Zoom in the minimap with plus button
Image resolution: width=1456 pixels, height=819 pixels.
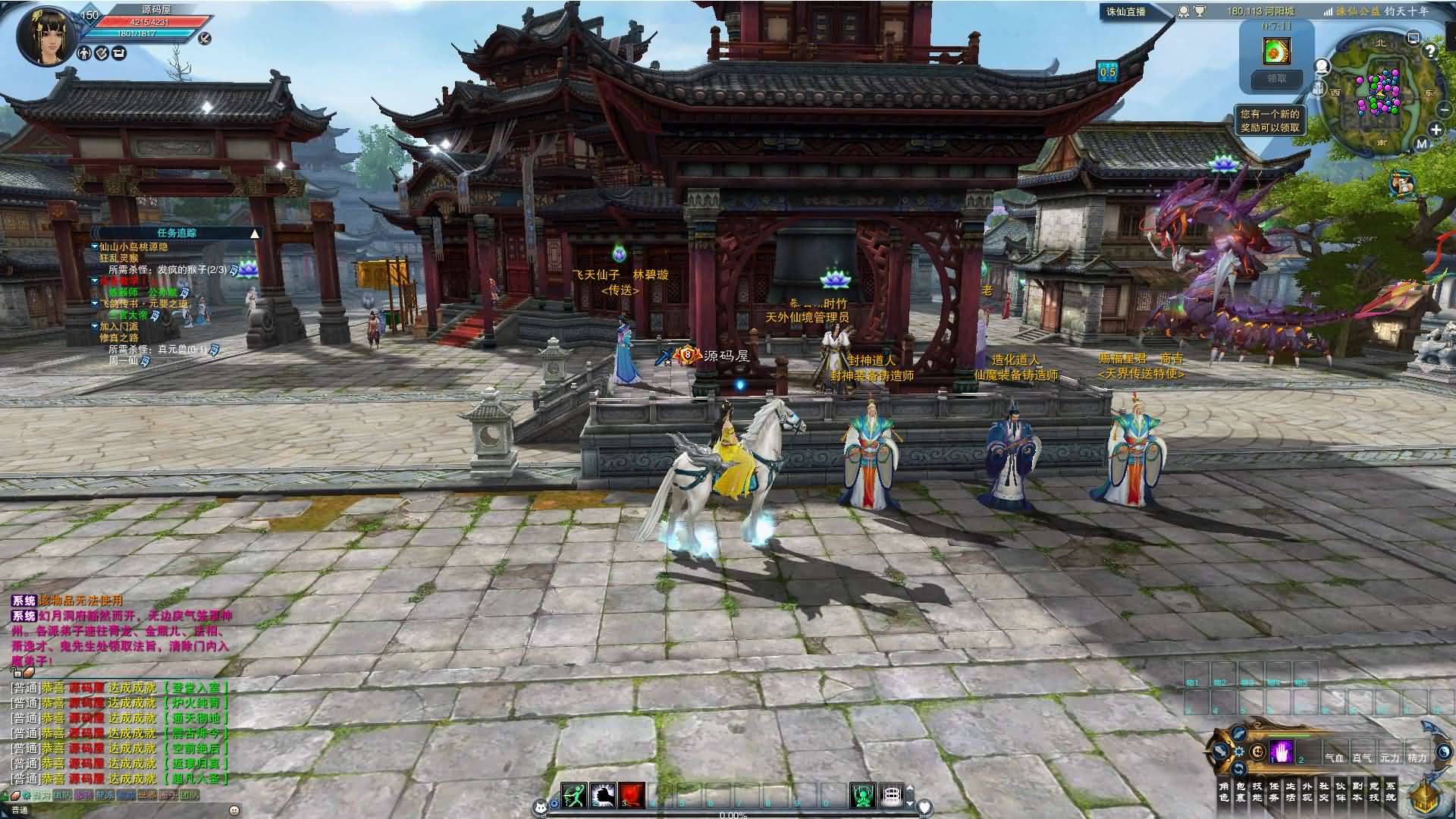pyautogui.click(x=1436, y=130)
